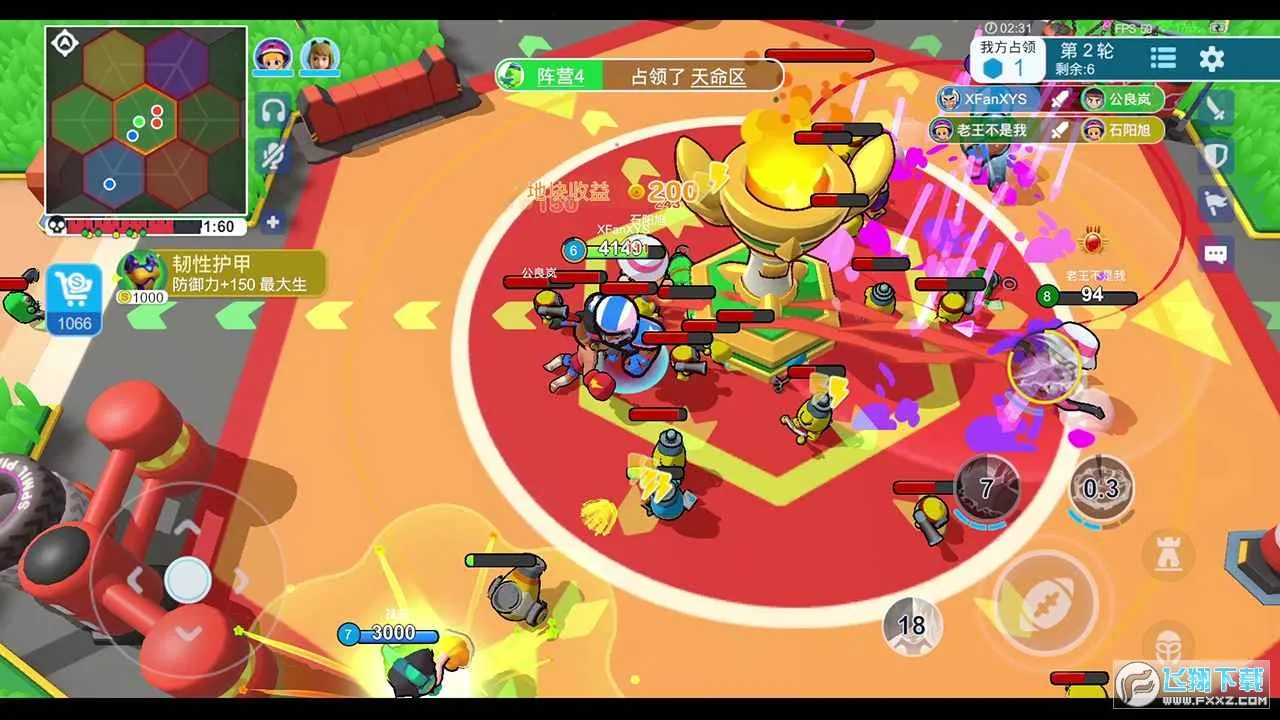Open the settings gear menu

pos(1212,59)
